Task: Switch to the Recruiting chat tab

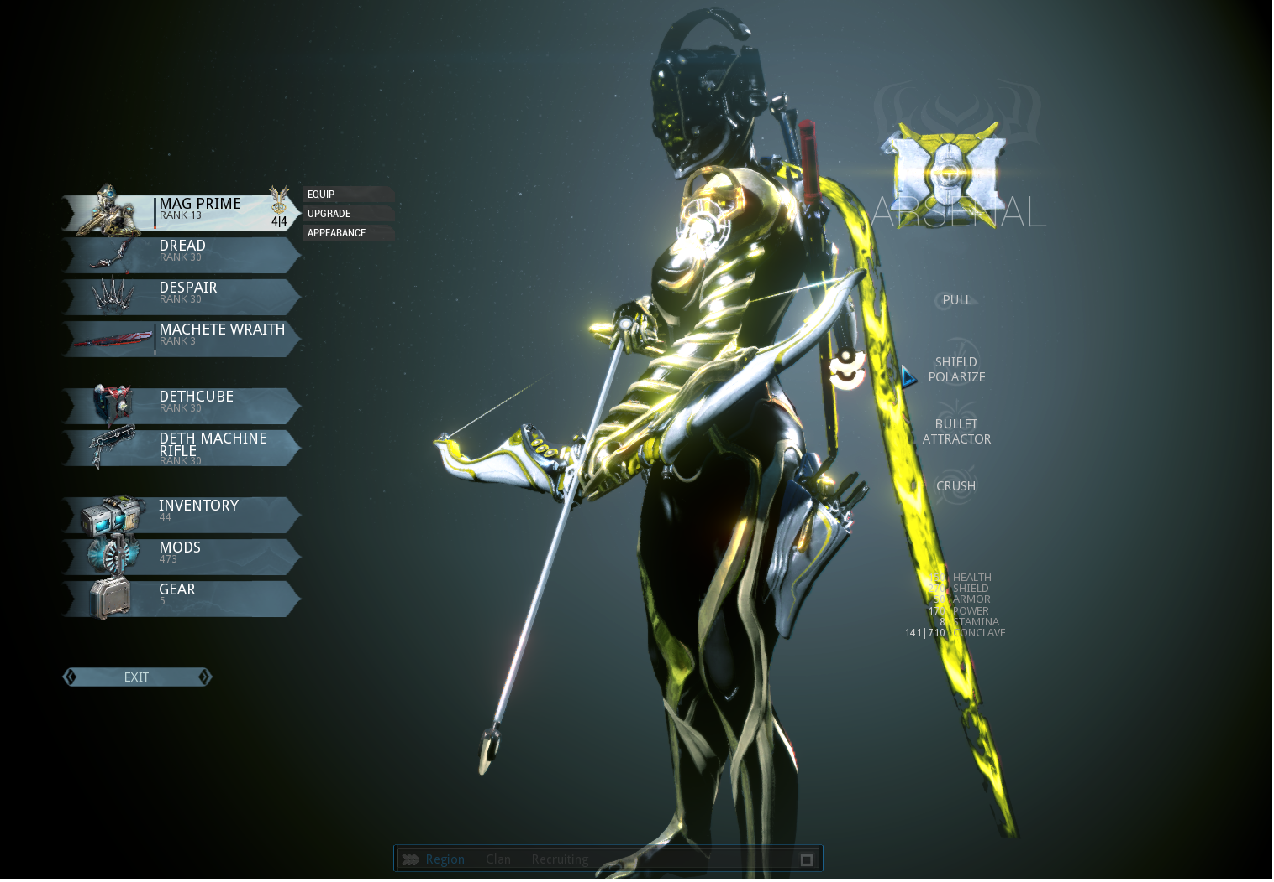Action: click(x=560, y=859)
